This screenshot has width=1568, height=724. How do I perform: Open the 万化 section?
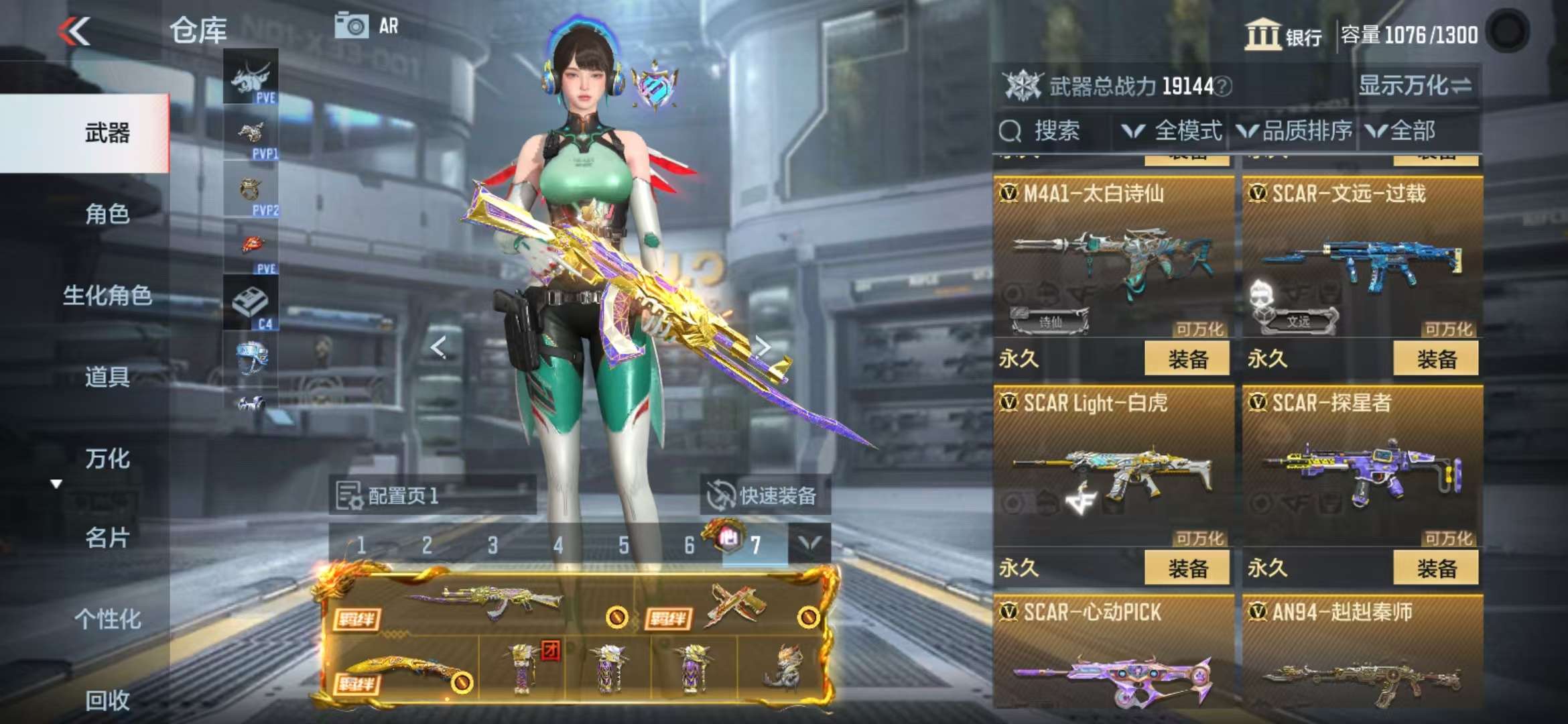(107, 459)
